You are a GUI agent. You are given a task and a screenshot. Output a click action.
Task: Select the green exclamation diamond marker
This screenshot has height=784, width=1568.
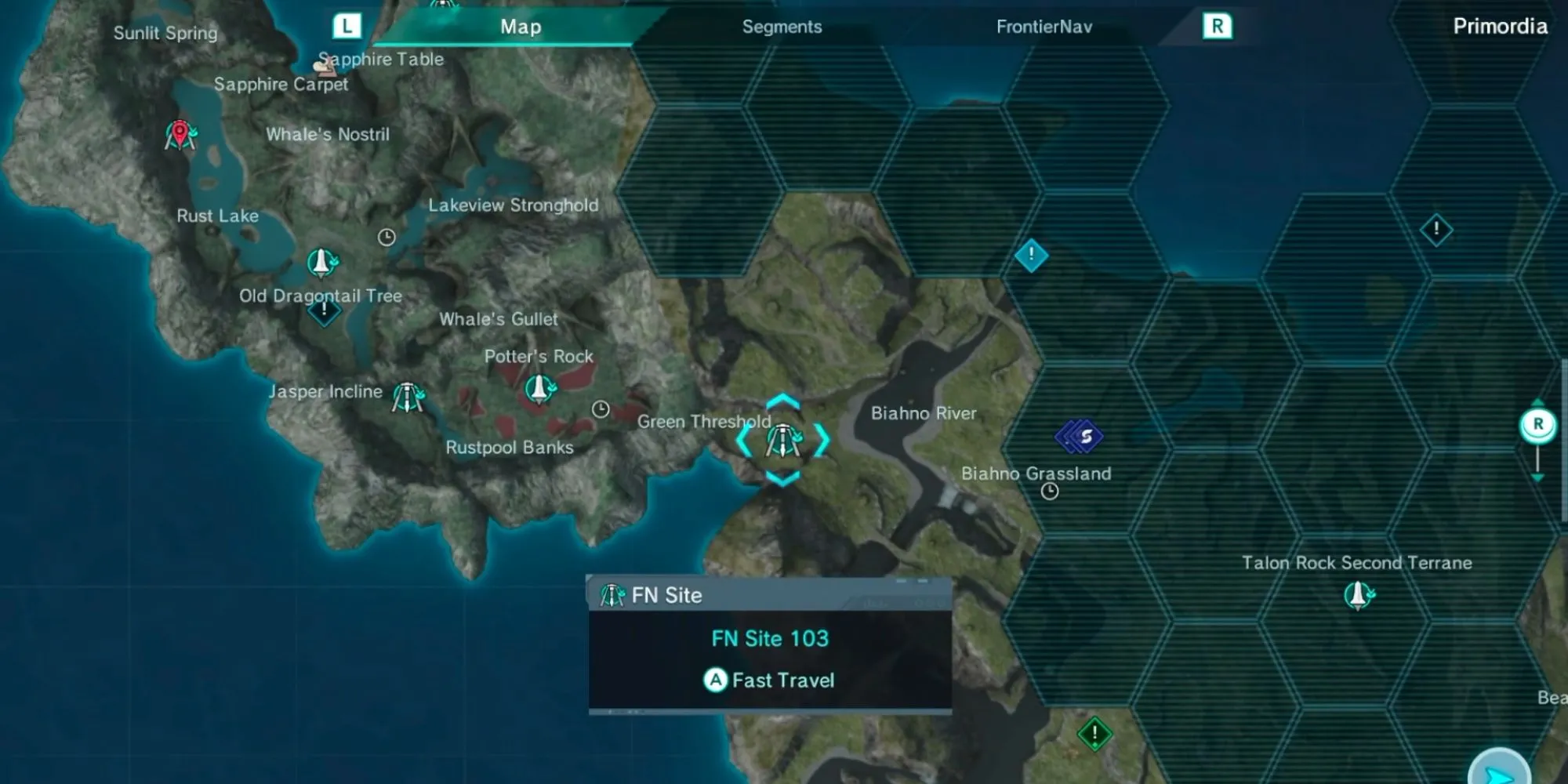(x=1094, y=734)
